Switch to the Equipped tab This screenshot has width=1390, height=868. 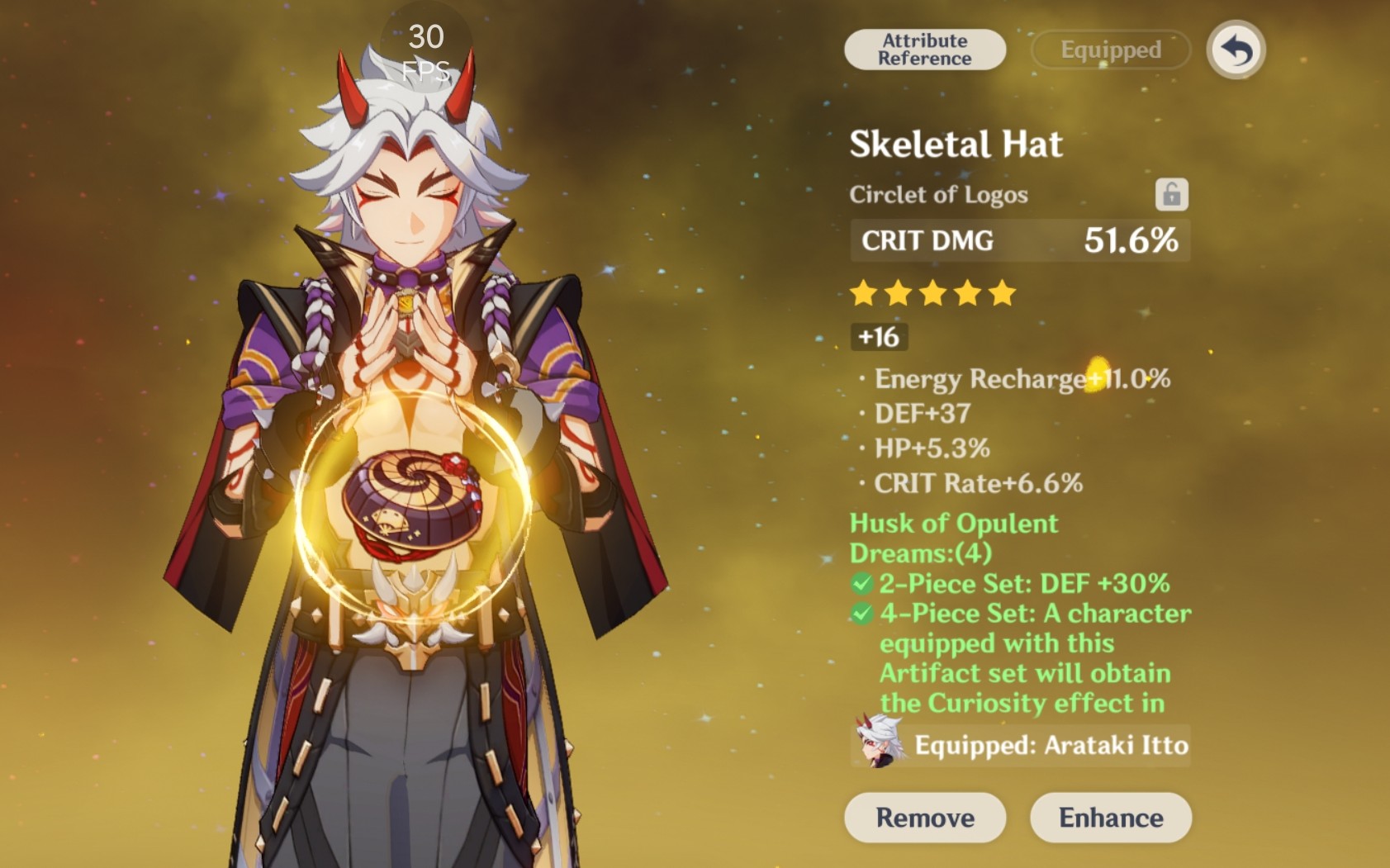point(1108,50)
